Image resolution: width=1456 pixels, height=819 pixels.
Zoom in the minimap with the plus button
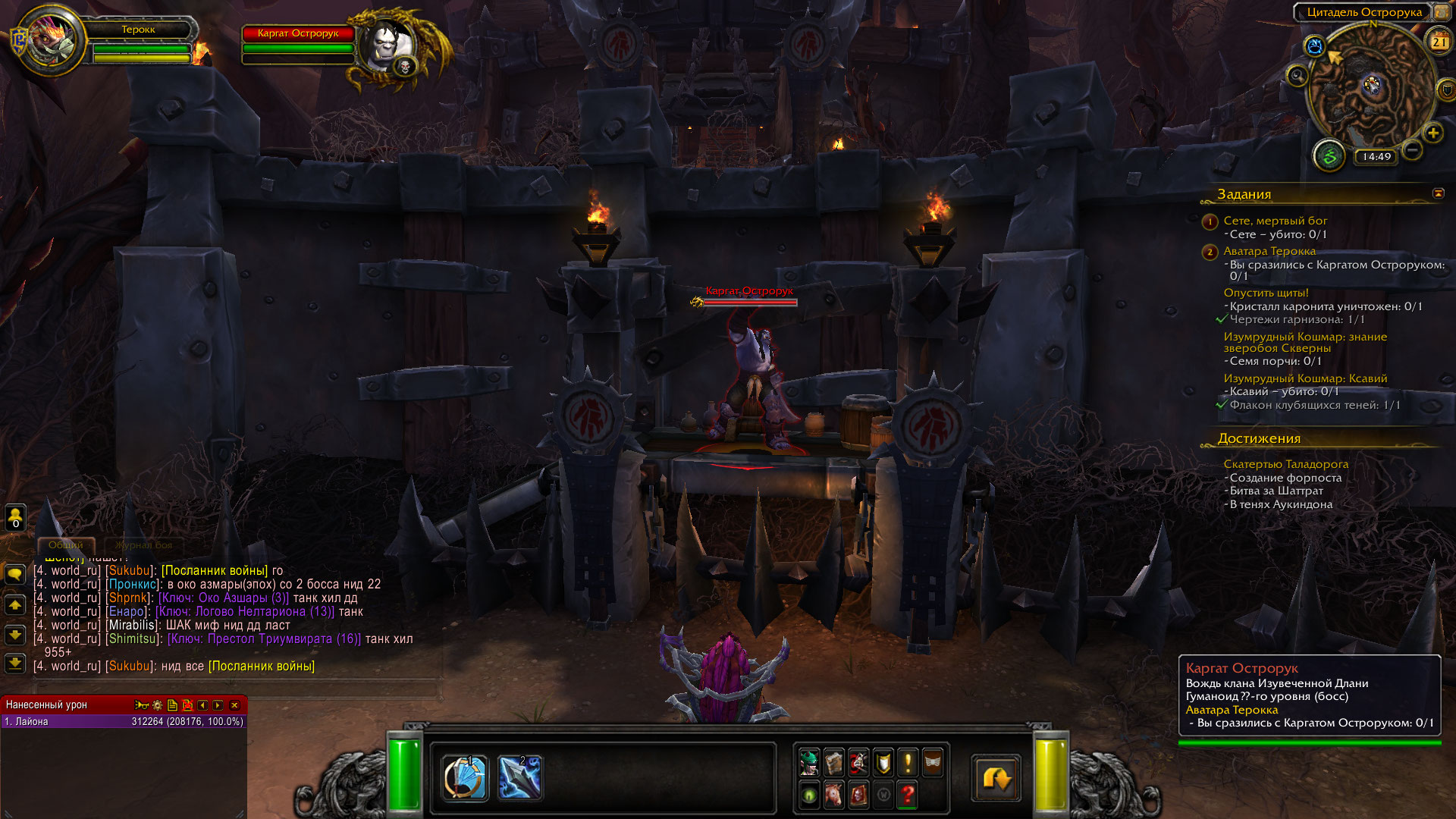tap(1432, 133)
